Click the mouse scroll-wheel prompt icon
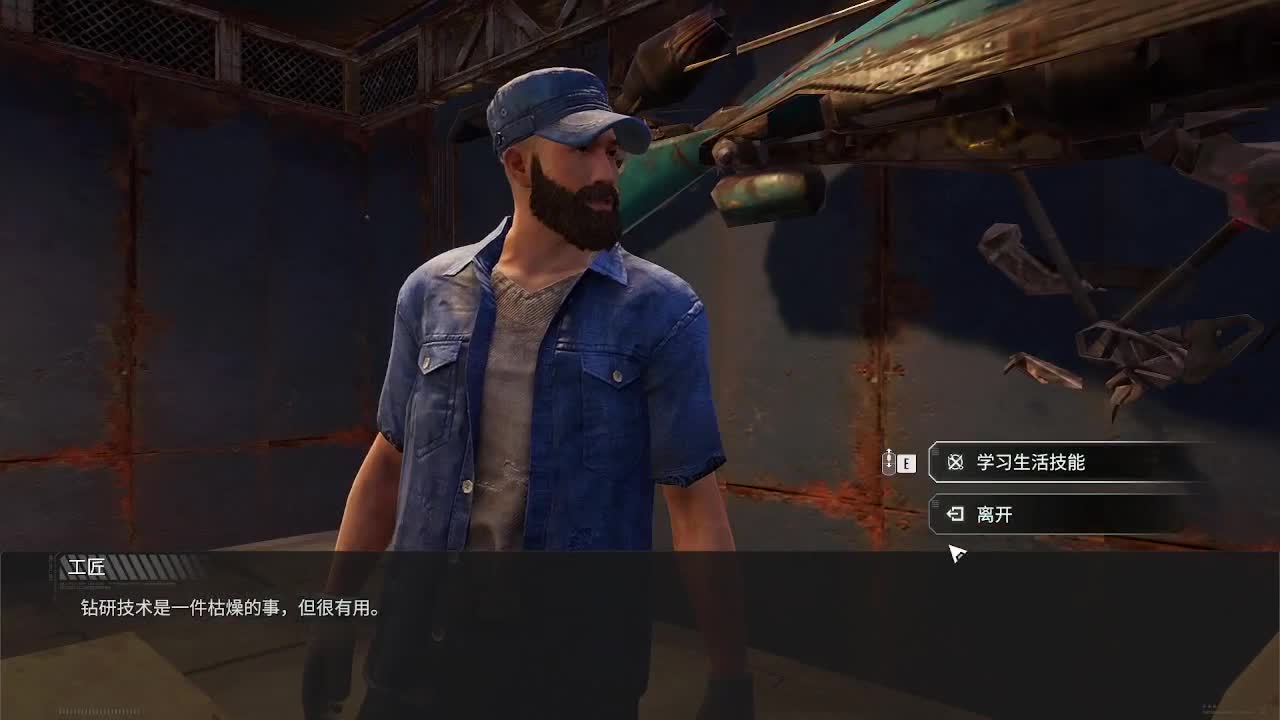Viewport: 1280px width, 720px height. click(x=886, y=462)
